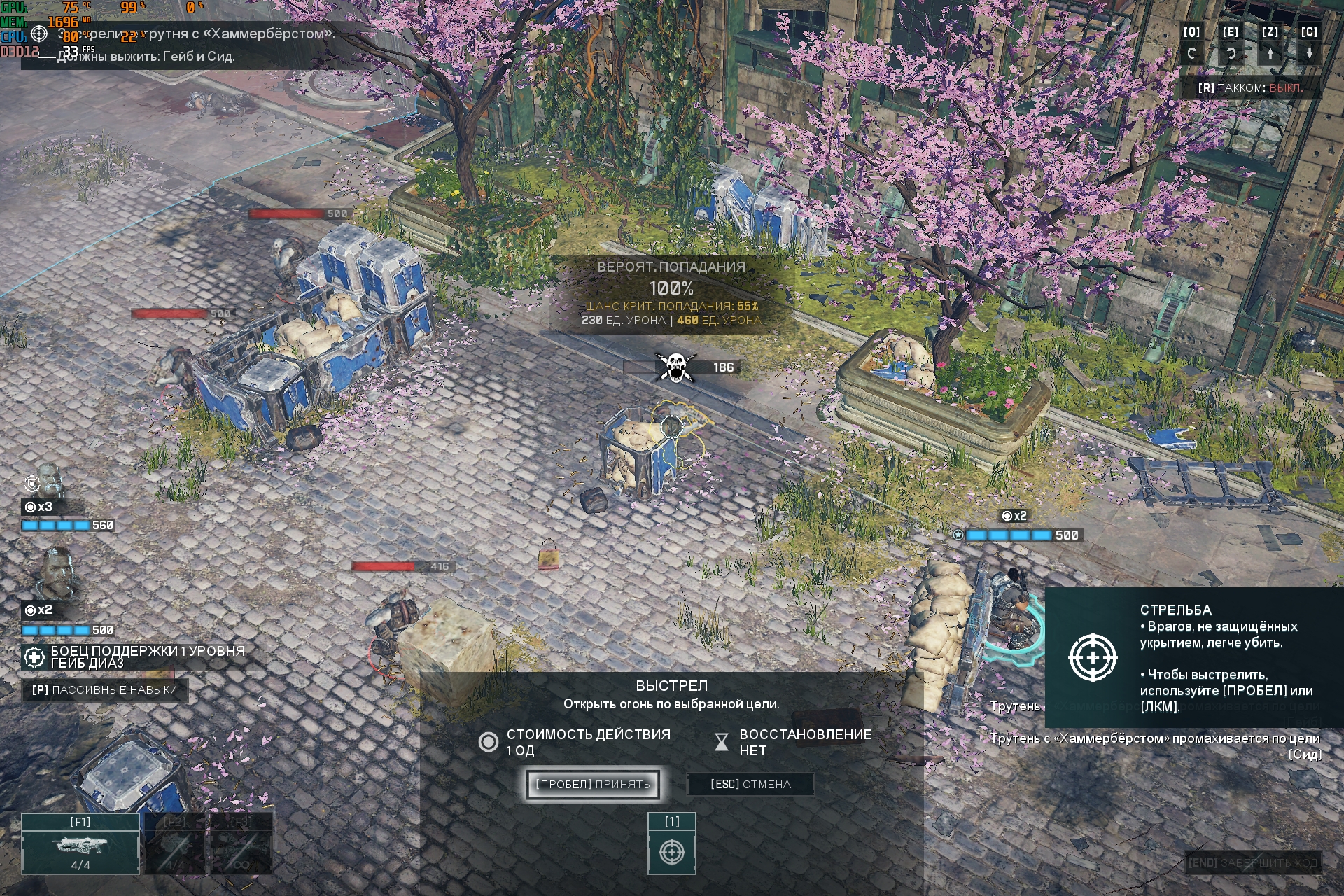Screen dimensions: 1344x896
Task: Confirm the shot with the ПРИНЯТЬ button
Action: coord(593,784)
